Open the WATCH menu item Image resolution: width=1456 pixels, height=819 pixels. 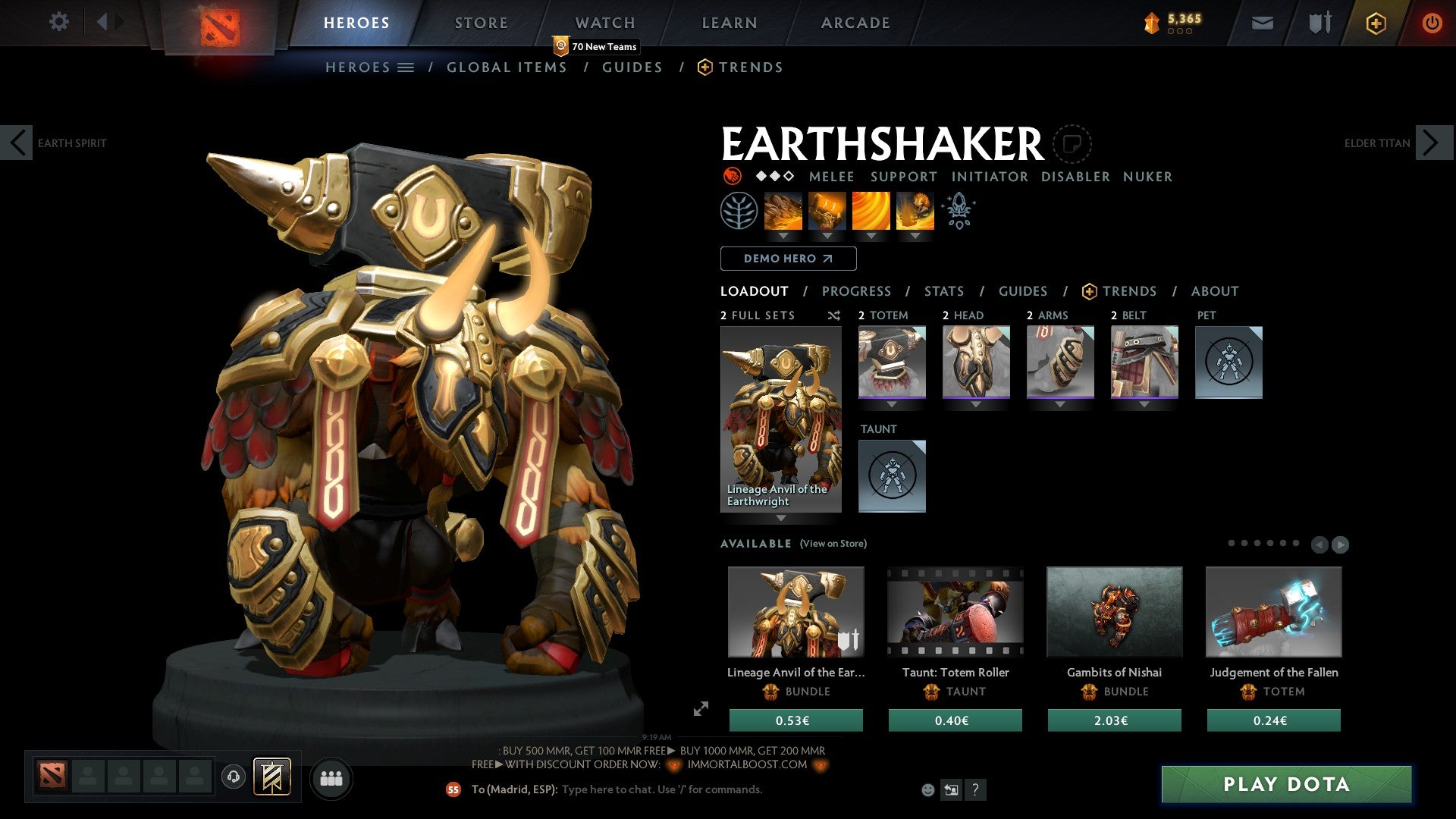tap(604, 23)
